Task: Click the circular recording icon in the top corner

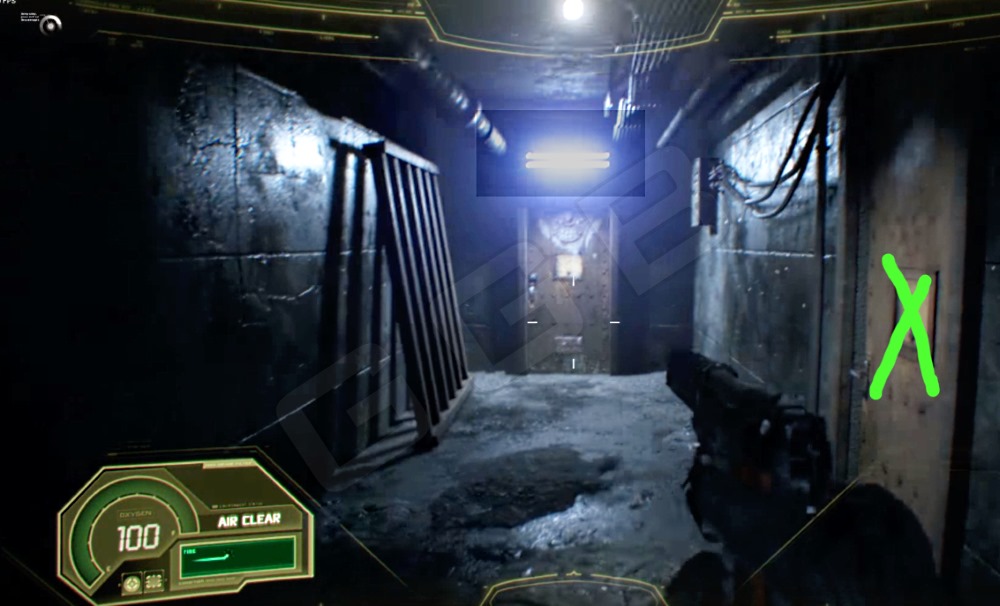Action: click(50, 25)
